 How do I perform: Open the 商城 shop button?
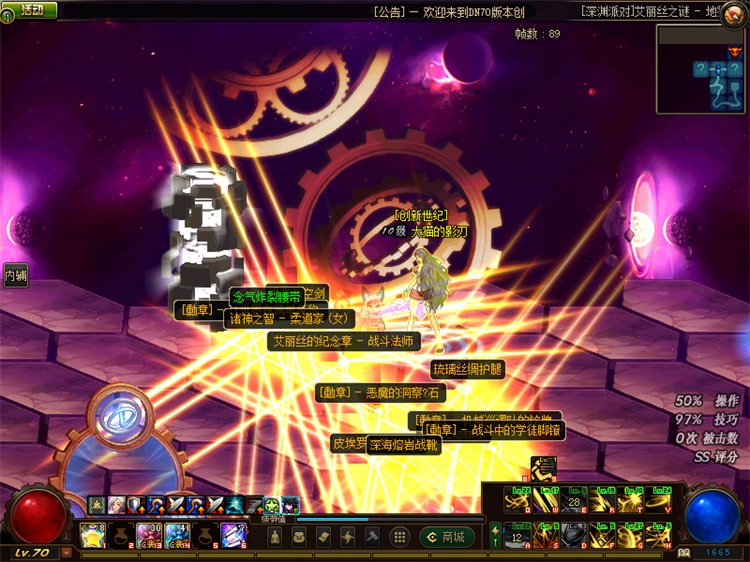pyautogui.click(x=445, y=537)
